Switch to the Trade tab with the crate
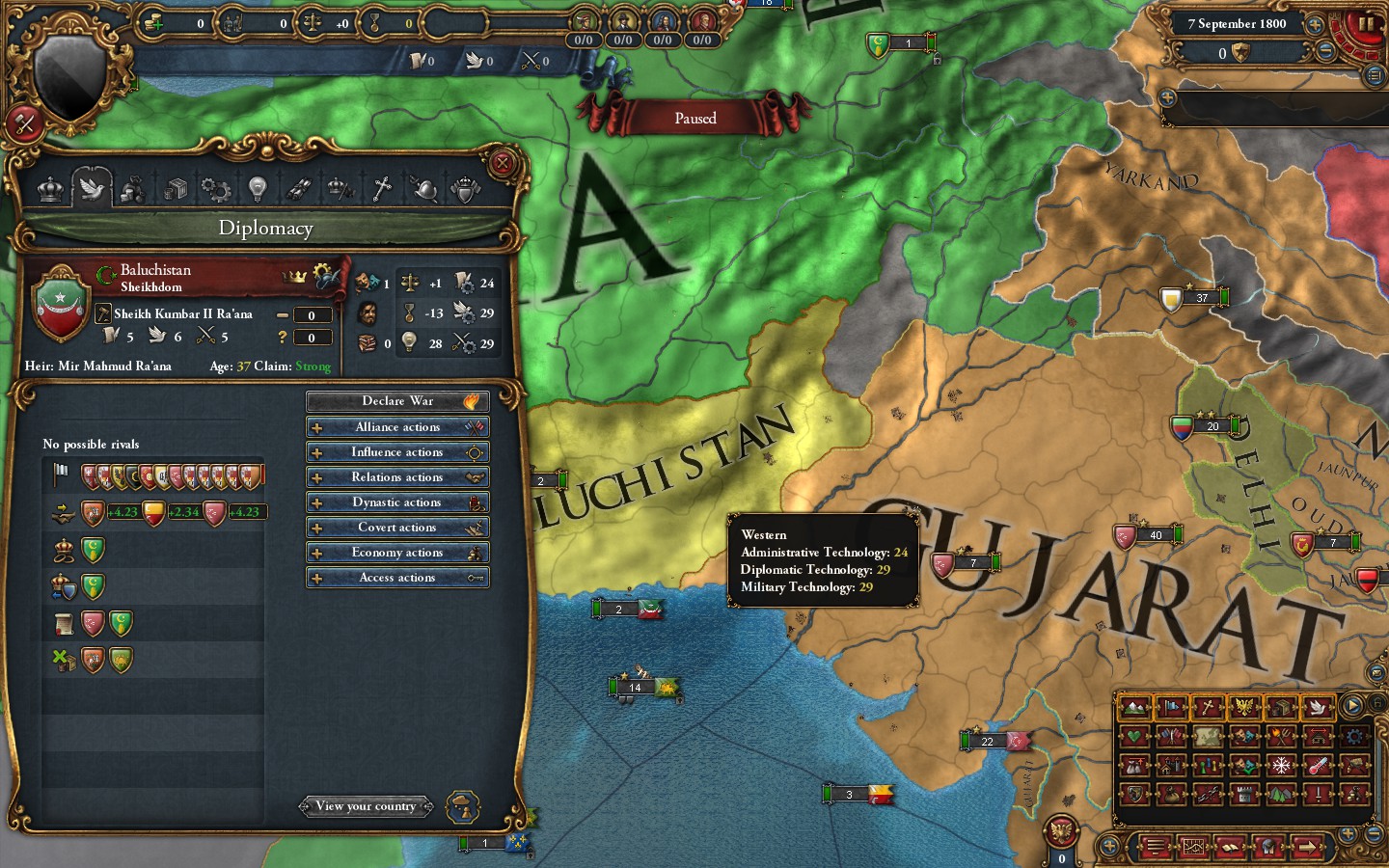Screen dimensions: 1389x868 coord(177,189)
